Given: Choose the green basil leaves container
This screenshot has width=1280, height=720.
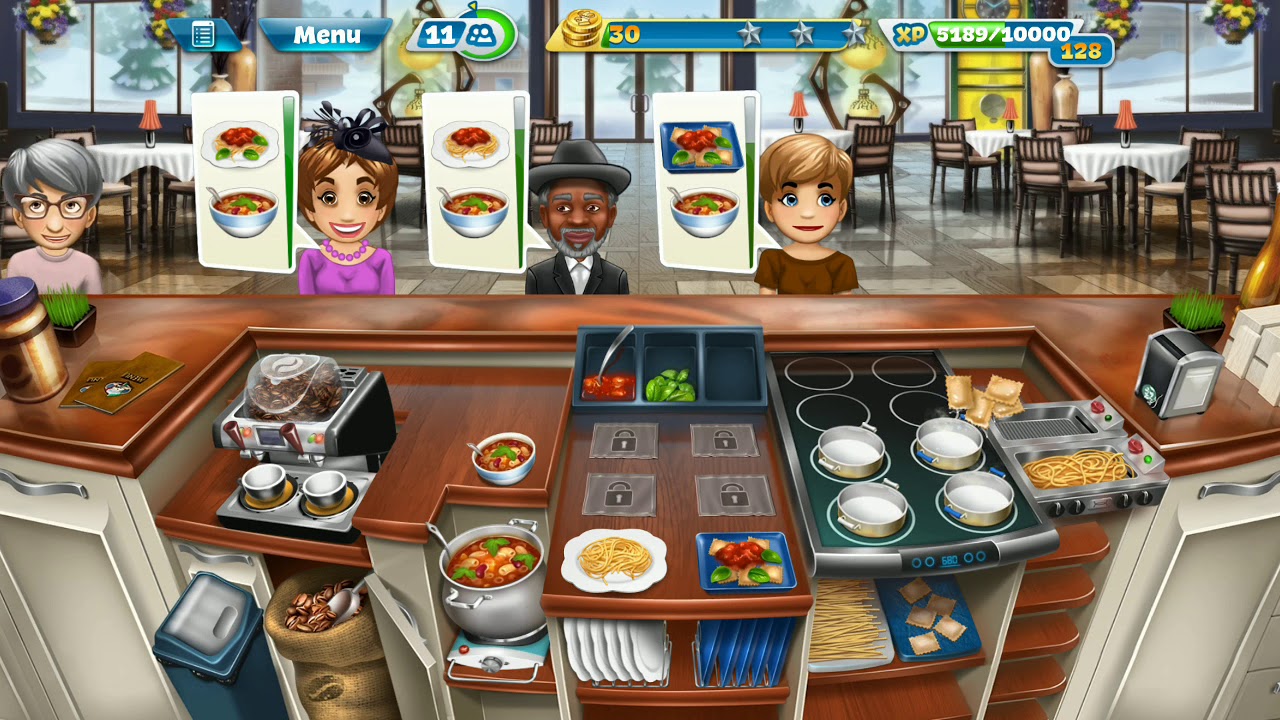Looking at the screenshot, I should (669, 384).
